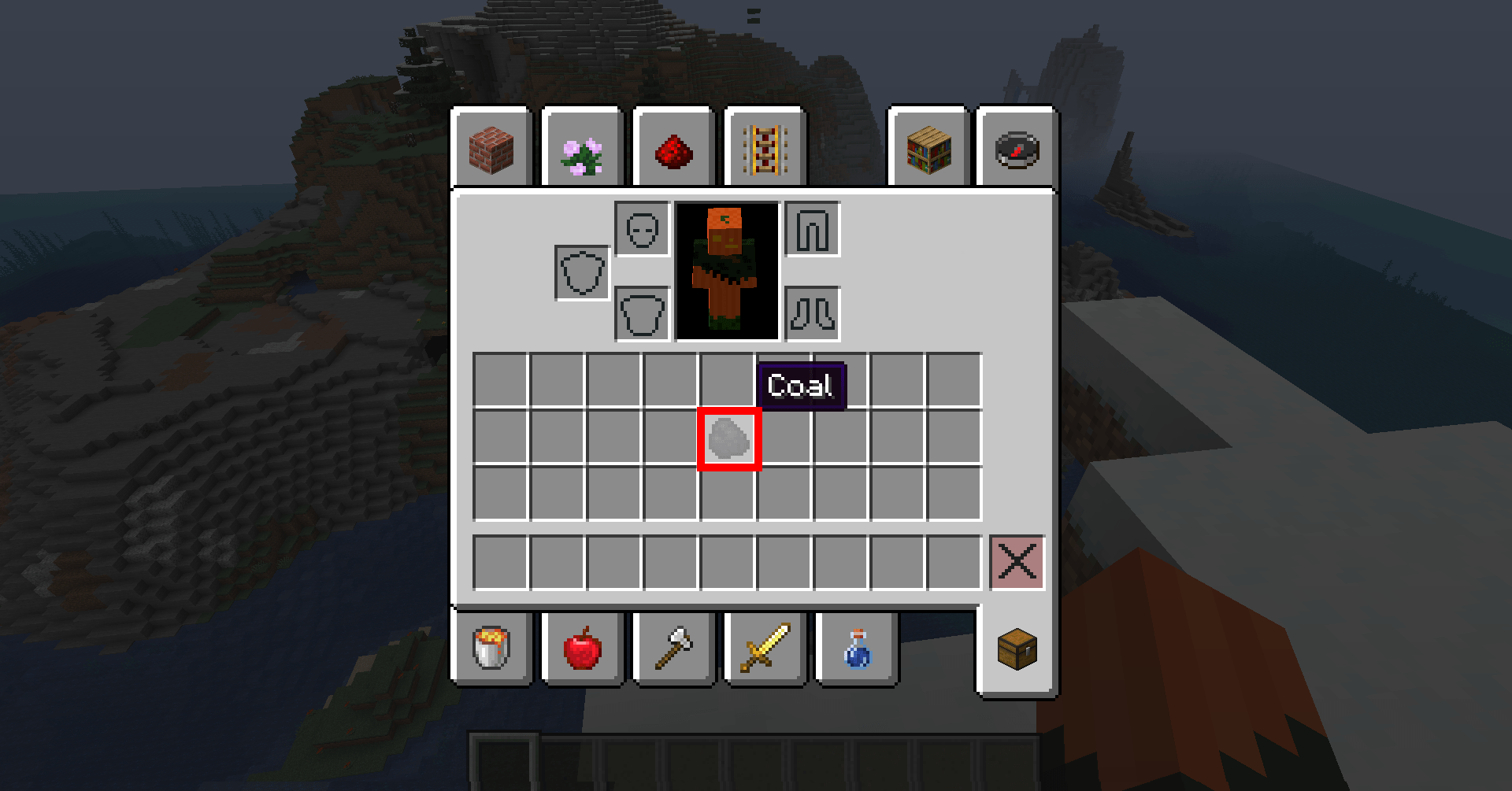
Task: Click the destroy item X slot
Action: coord(1016,562)
